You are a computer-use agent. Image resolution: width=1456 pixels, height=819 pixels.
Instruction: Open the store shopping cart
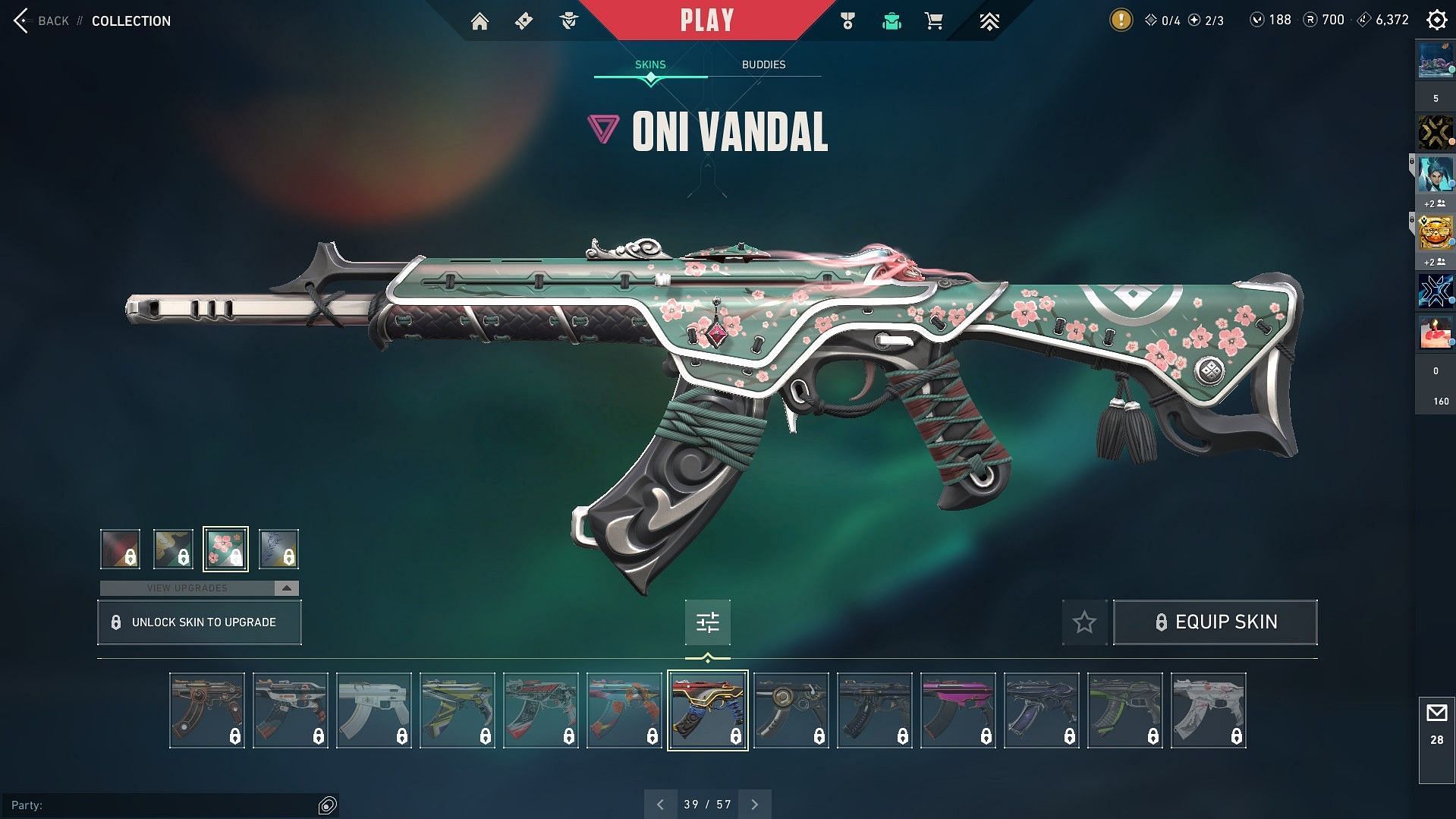[x=934, y=21]
